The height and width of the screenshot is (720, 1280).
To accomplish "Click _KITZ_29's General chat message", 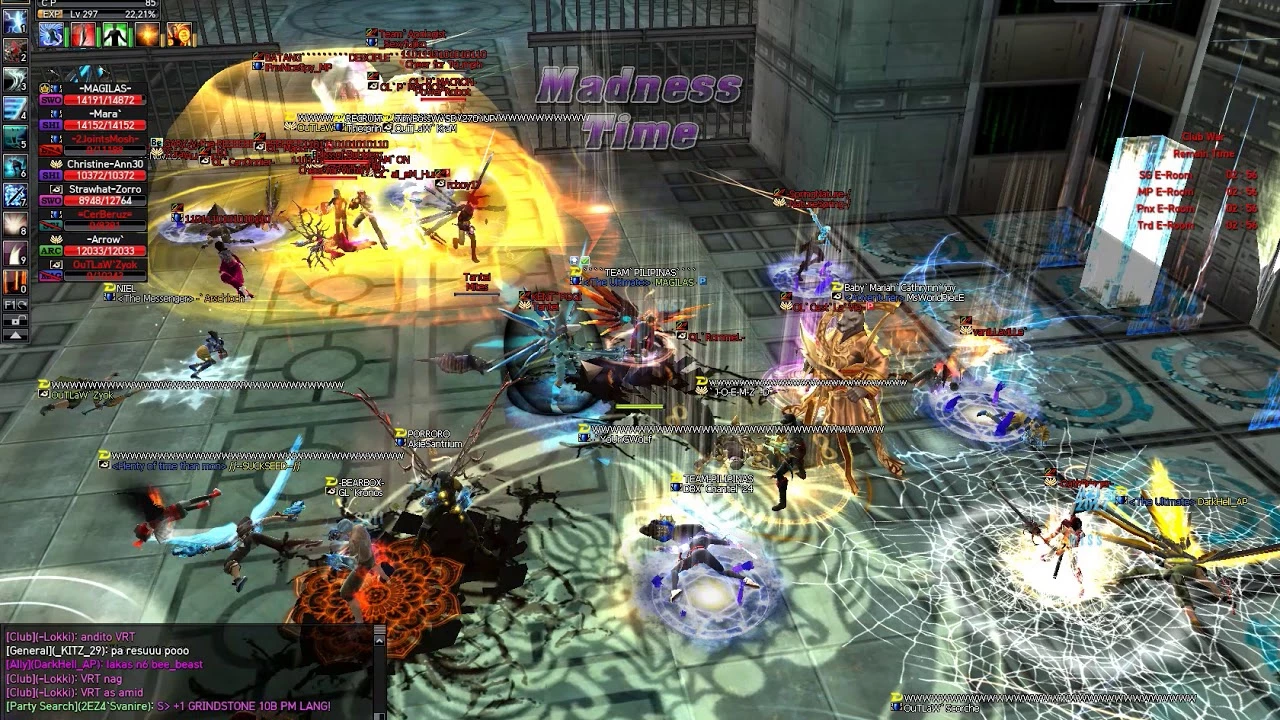I will pos(98,650).
